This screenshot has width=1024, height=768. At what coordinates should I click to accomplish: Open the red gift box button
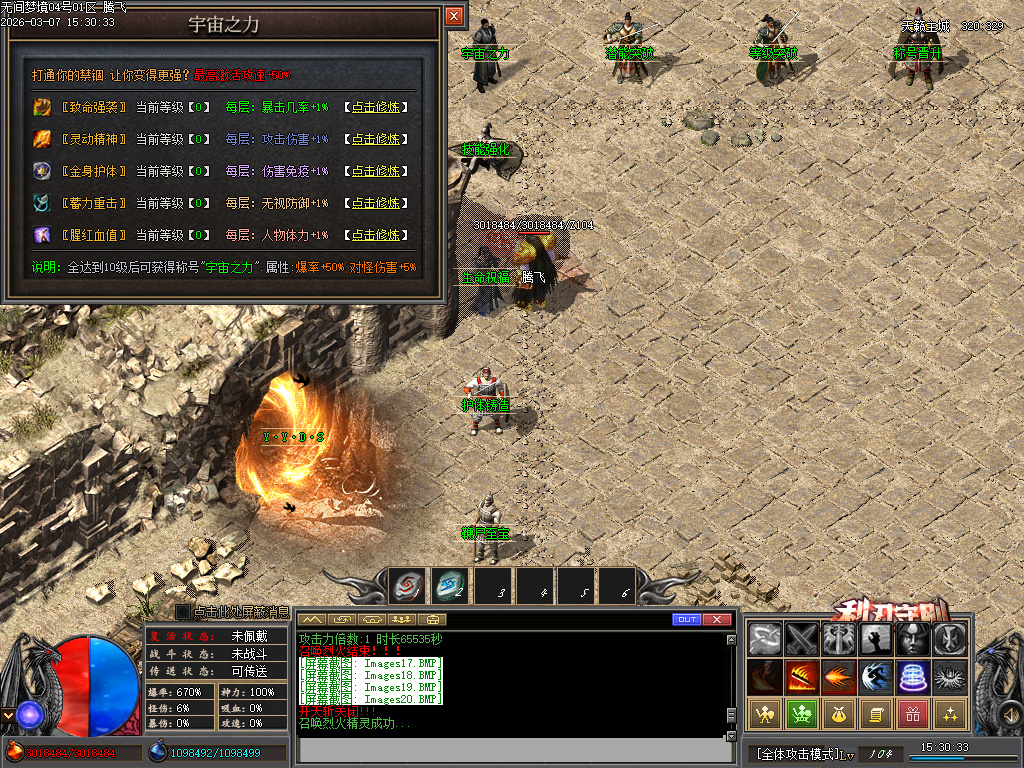pyautogui.click(x=912, y=714)
